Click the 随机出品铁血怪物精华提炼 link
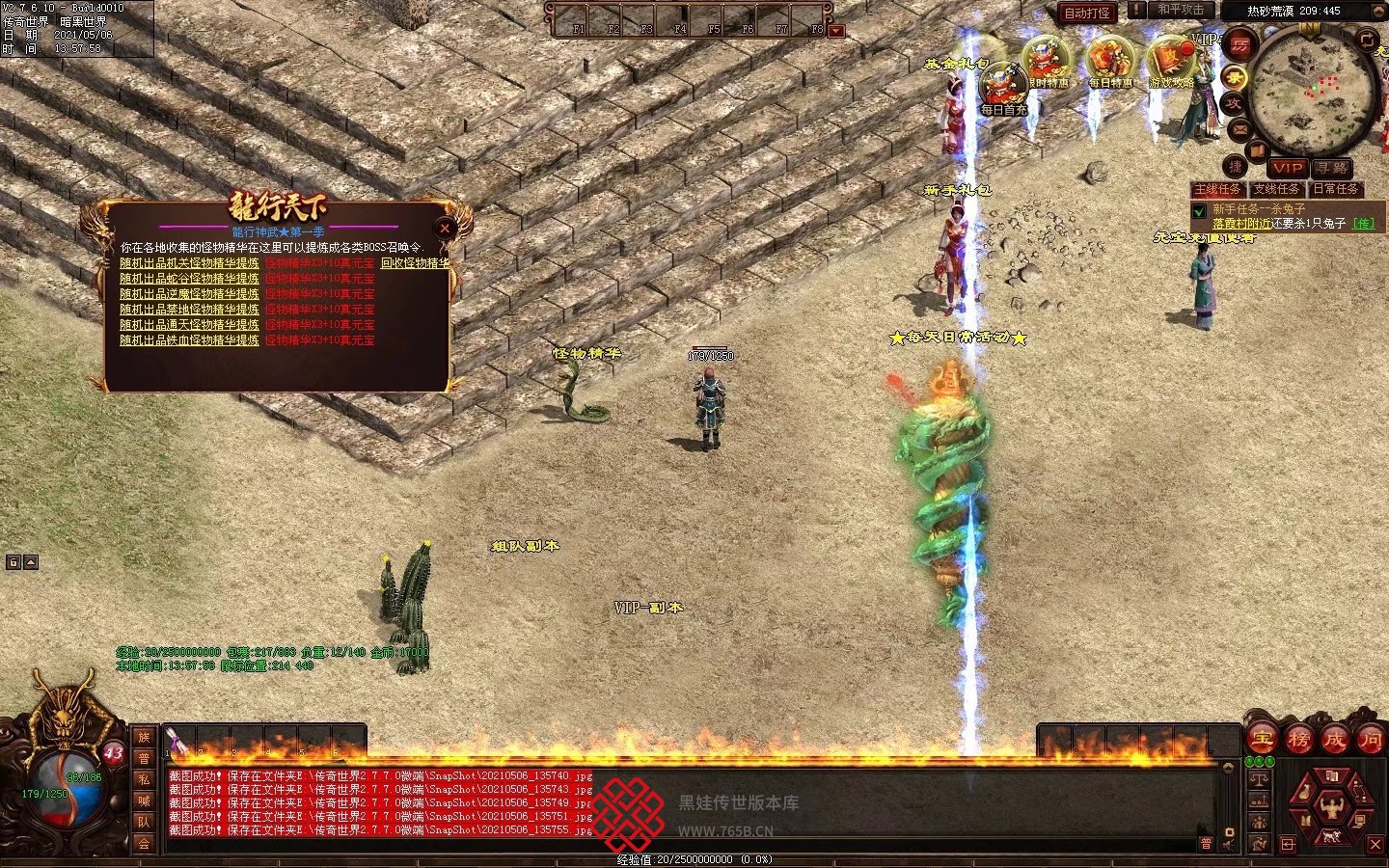1389x868 pixels. click(x=189, y=339)
